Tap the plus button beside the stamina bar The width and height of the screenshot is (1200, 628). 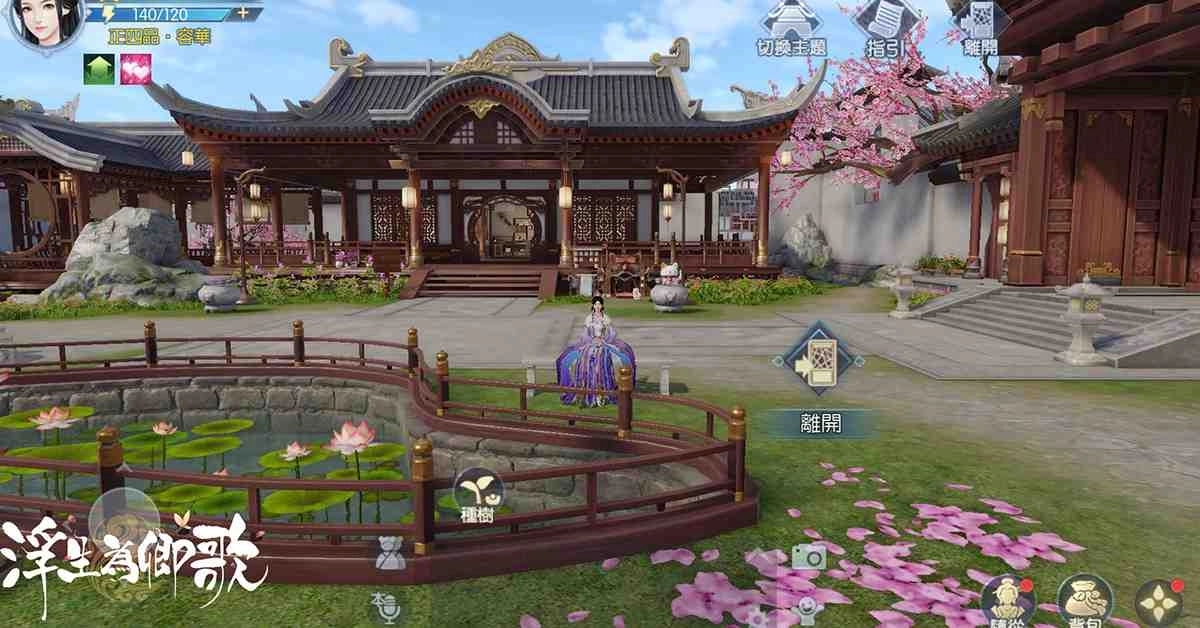[x=243, y=13]
